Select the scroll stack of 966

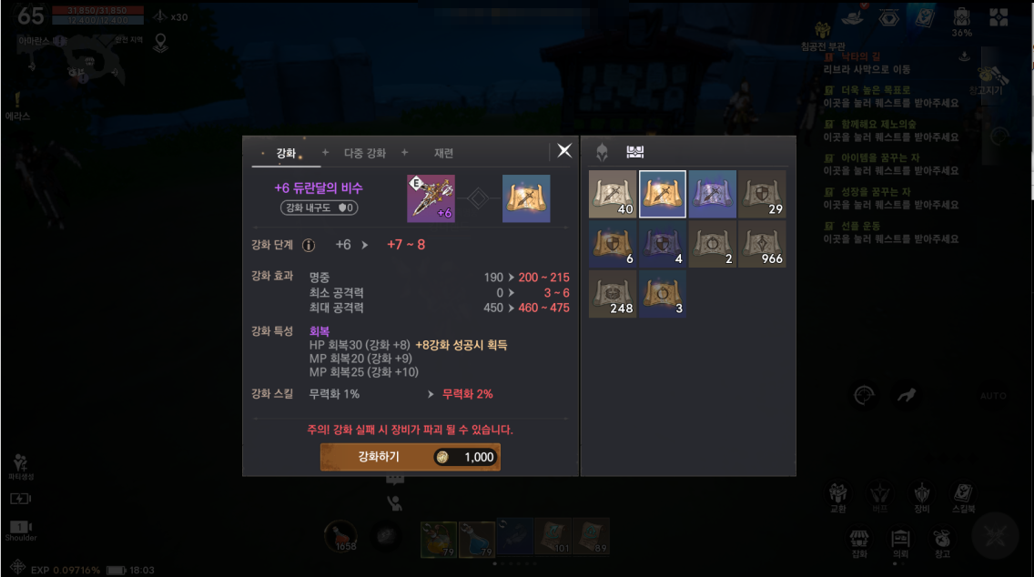coord(761,244)
